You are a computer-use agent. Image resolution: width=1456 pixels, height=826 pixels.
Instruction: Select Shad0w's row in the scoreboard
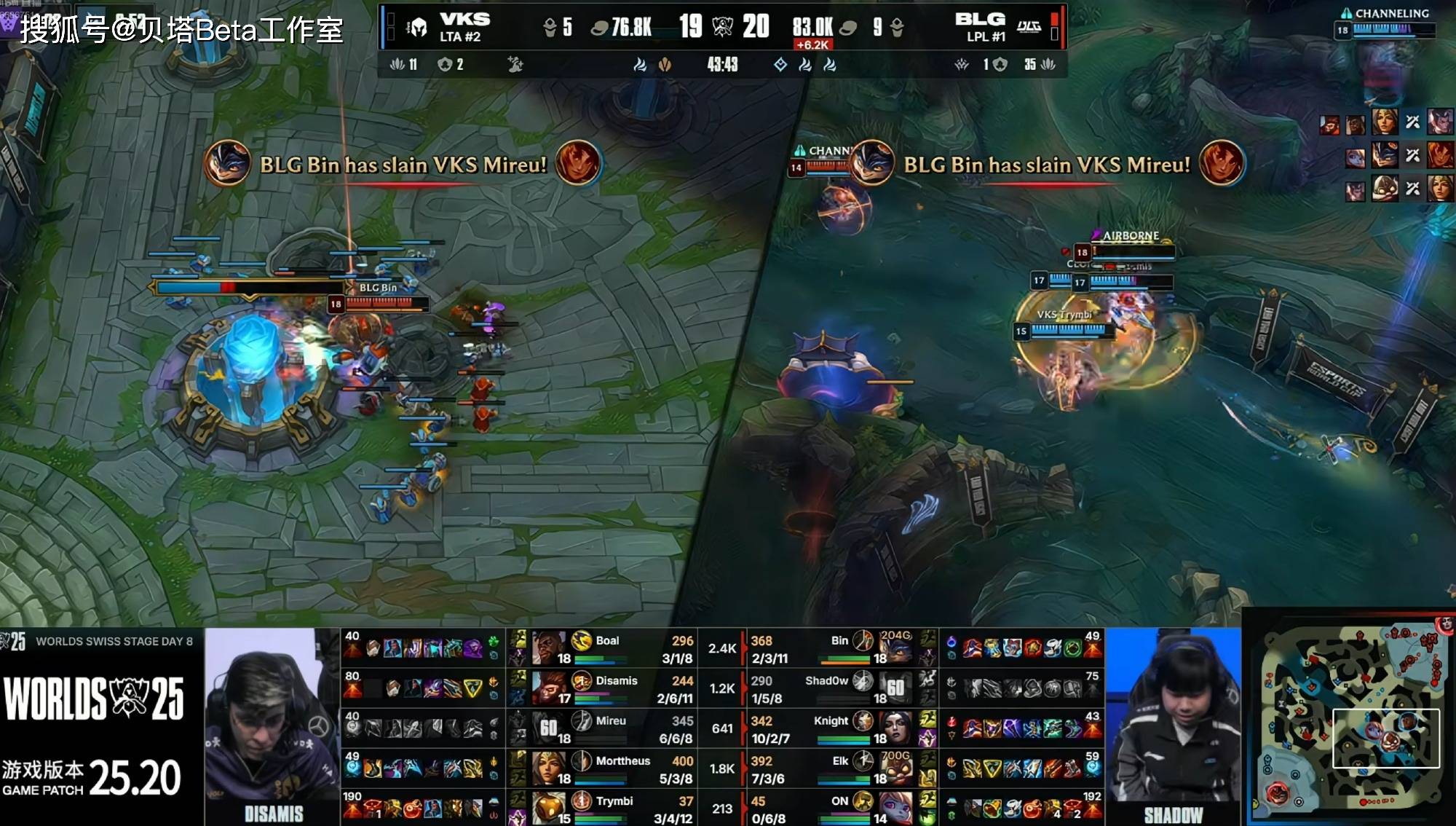point(839,688)
